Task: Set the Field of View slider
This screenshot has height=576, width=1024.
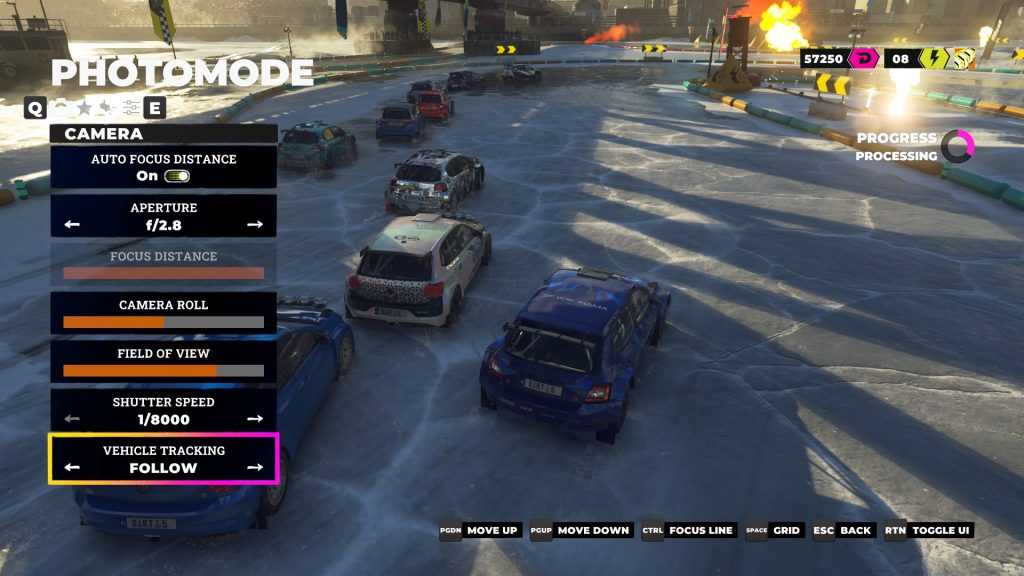Action: coord(163,371)
